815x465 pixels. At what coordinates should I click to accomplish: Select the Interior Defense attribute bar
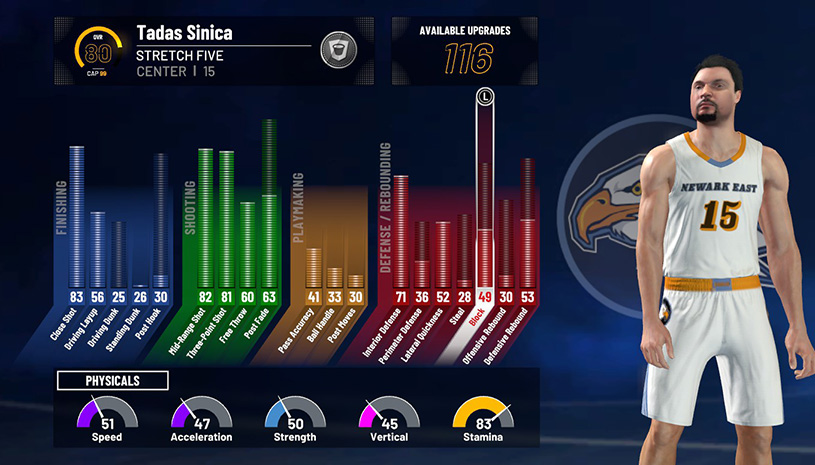[401, 235]
